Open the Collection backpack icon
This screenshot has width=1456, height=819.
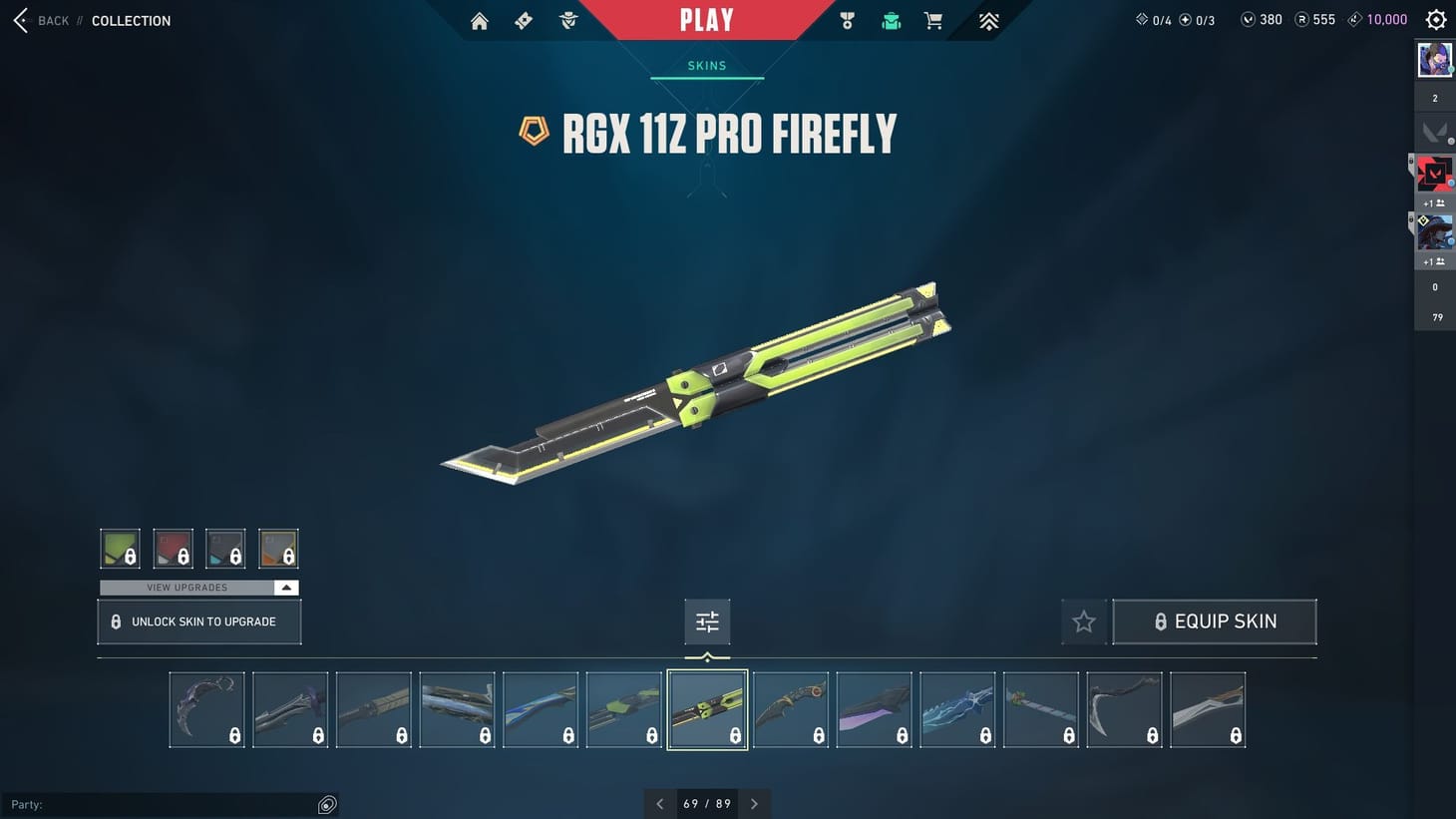coord(890,20)
